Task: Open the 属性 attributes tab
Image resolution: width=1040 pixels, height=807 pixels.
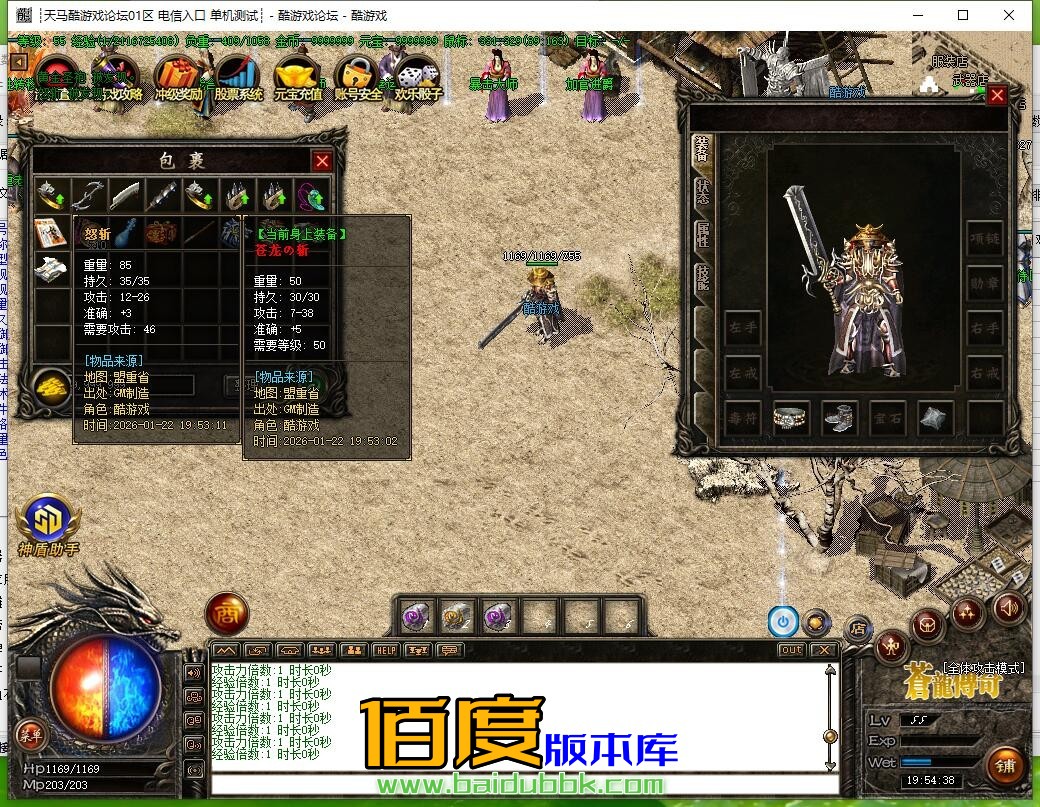Action: 702,236
